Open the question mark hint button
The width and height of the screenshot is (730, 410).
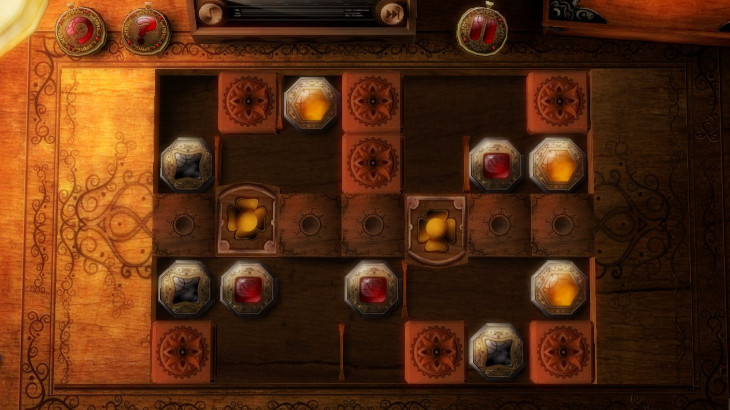[146, 29]
